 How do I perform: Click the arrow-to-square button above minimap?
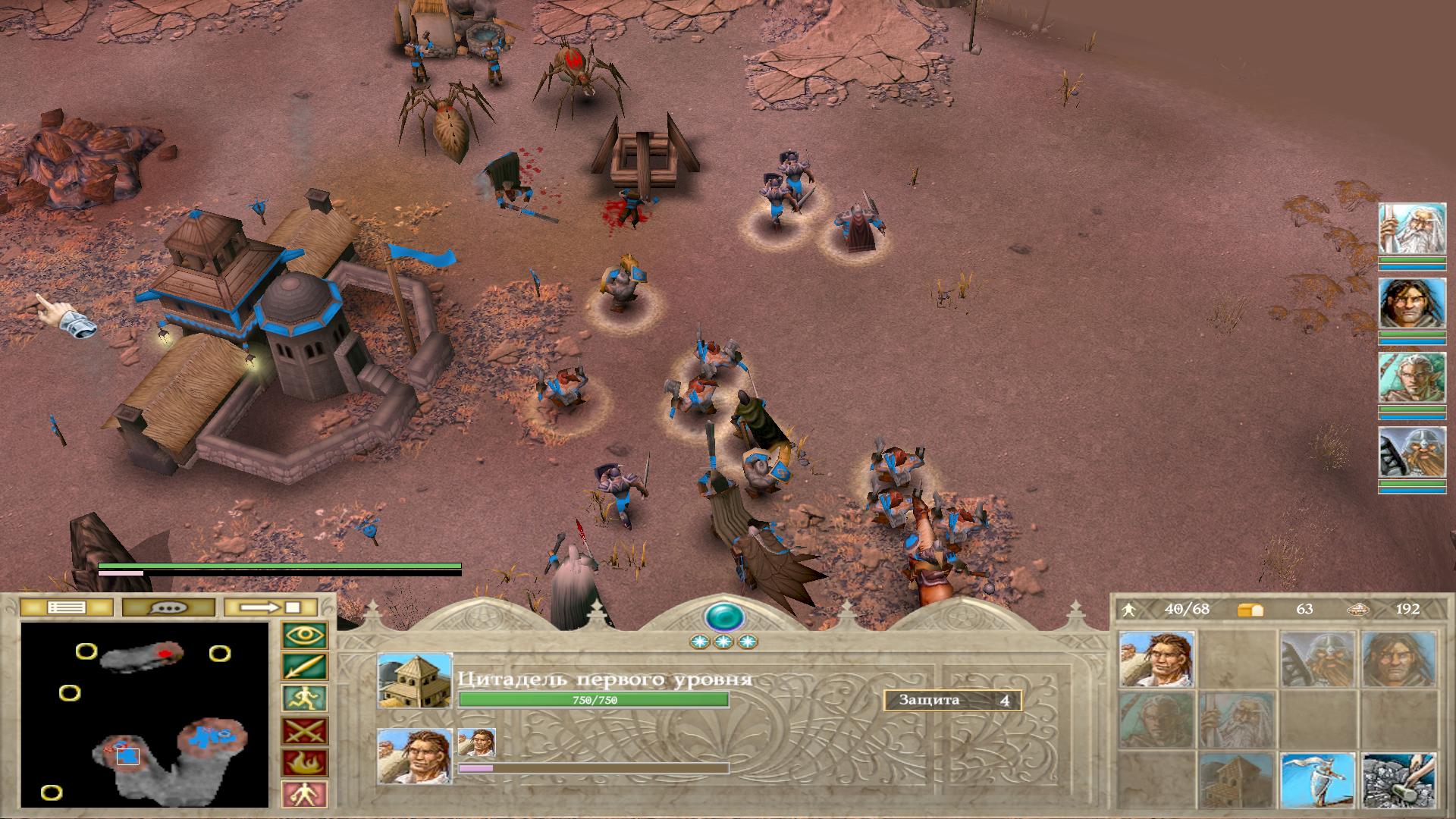[271, 607]
